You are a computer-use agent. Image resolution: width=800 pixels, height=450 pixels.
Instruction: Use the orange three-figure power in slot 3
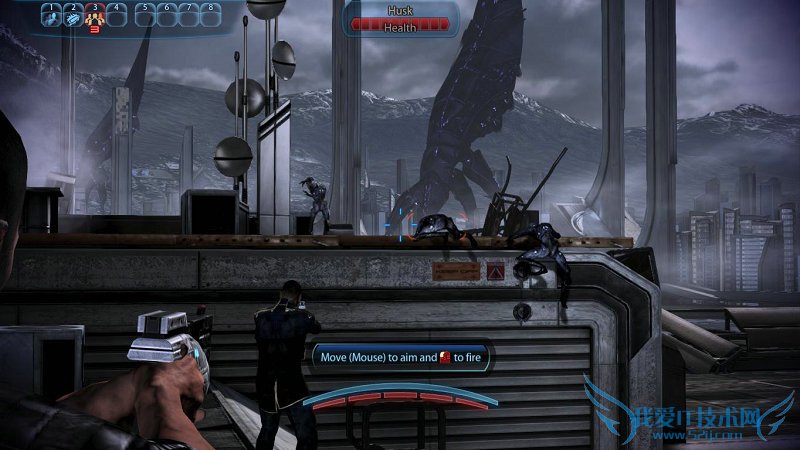[94, 16]
